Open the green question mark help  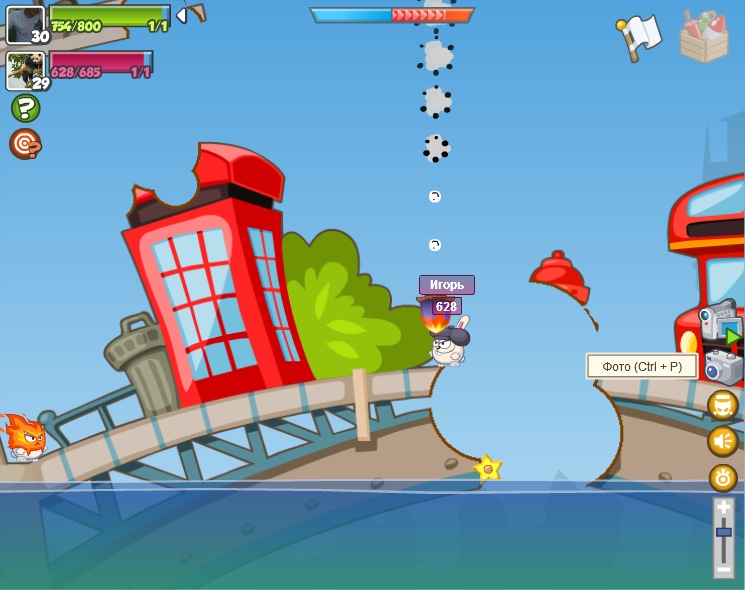coord(25,108)
